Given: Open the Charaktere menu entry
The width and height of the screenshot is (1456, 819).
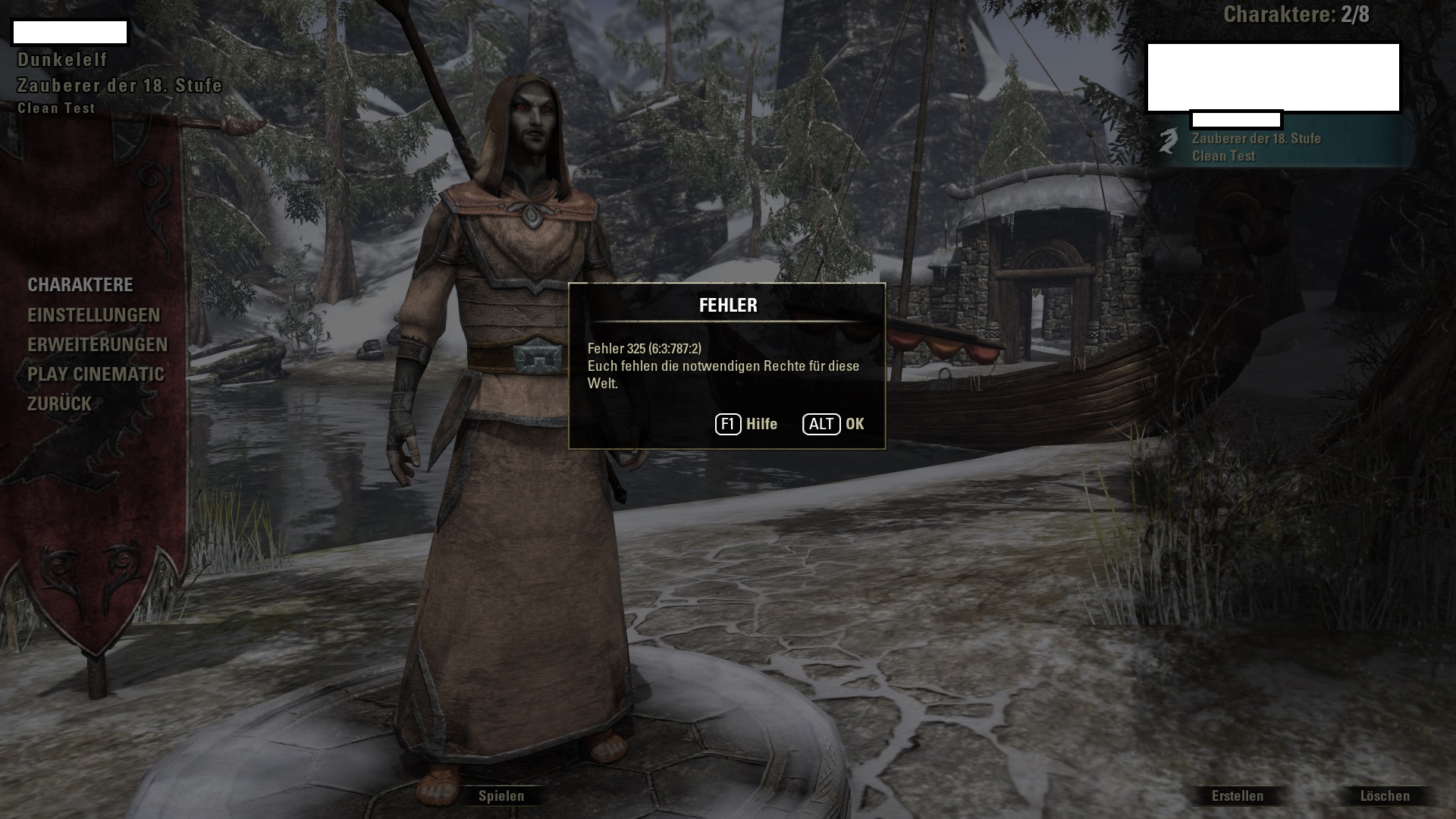Looking at the screenshot, I should click(x=80, y=285).
